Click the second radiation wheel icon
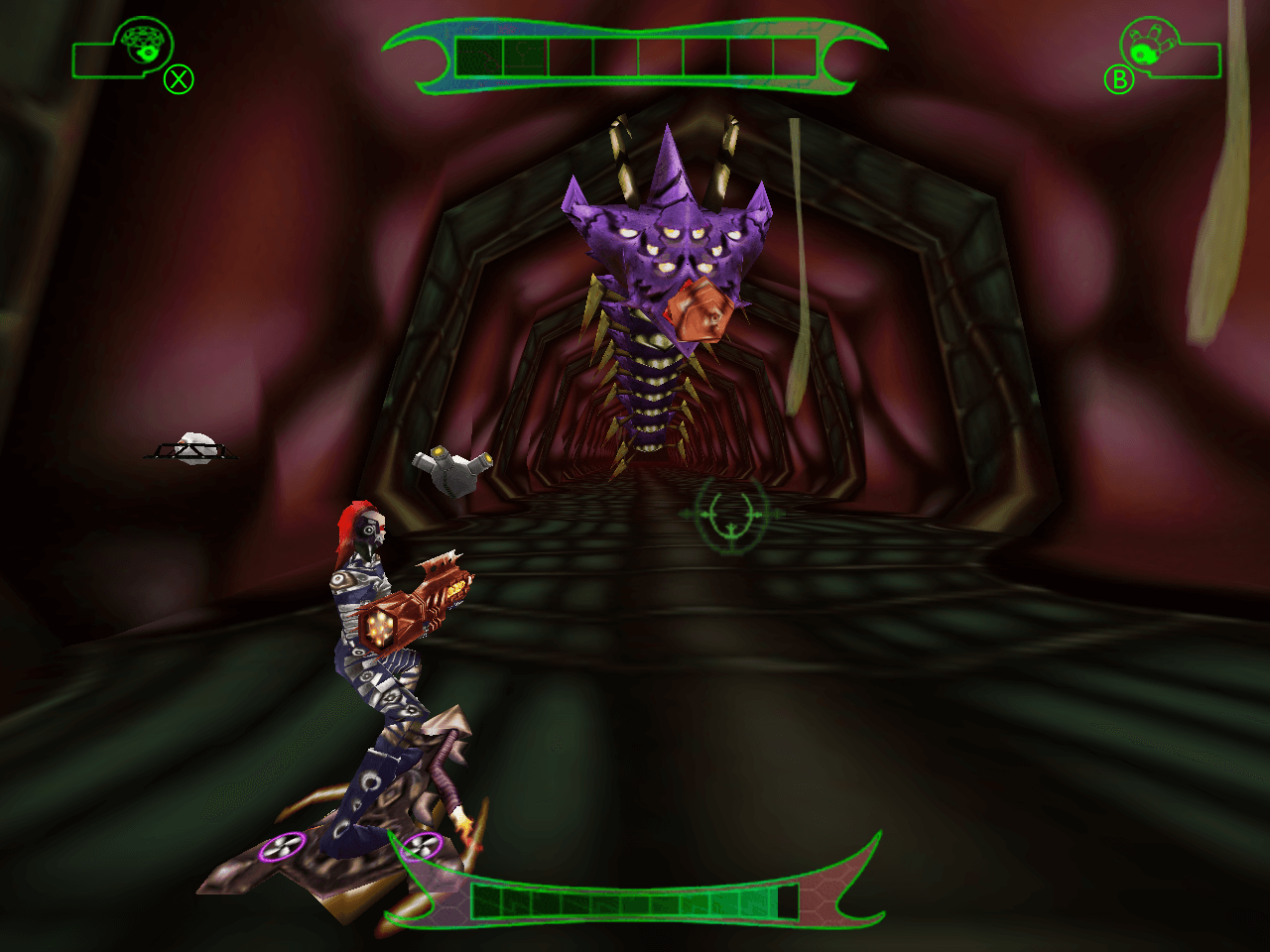The width and height of the screenshot is (1270, 952). 423,846
